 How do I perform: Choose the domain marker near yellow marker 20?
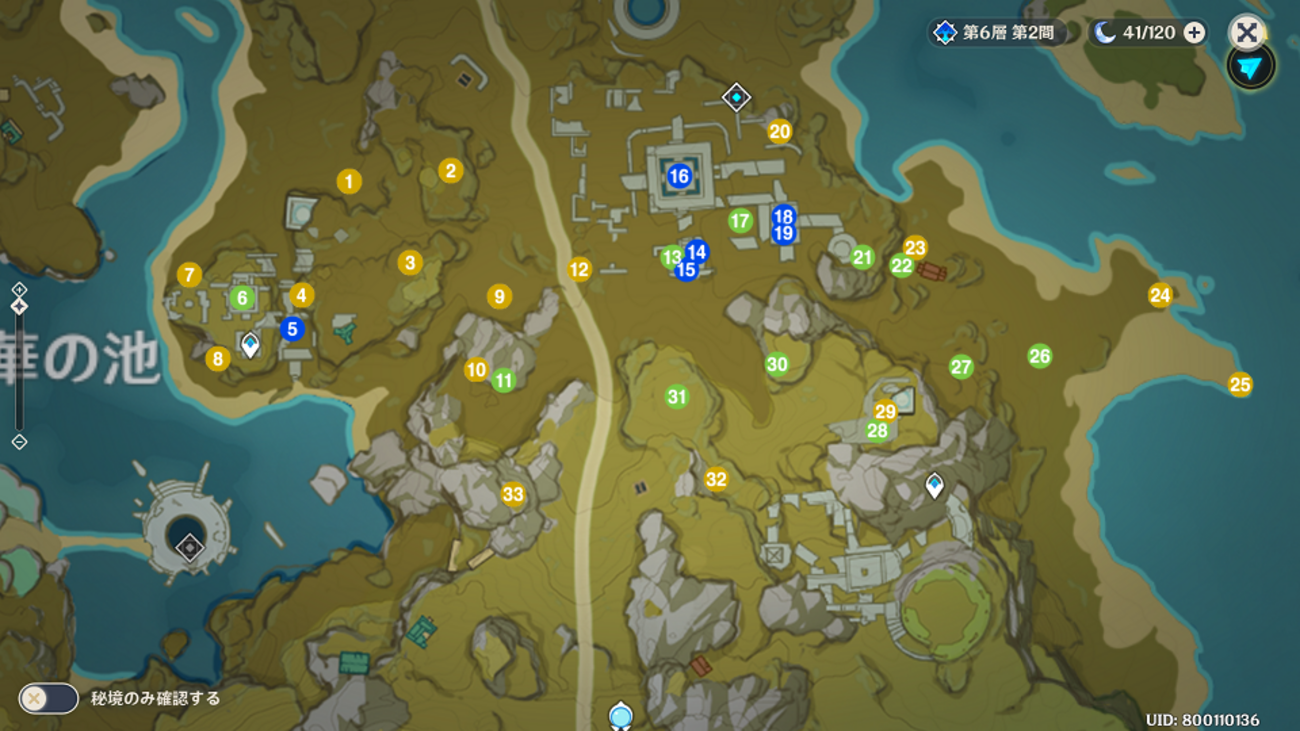(x=737, y=97)
